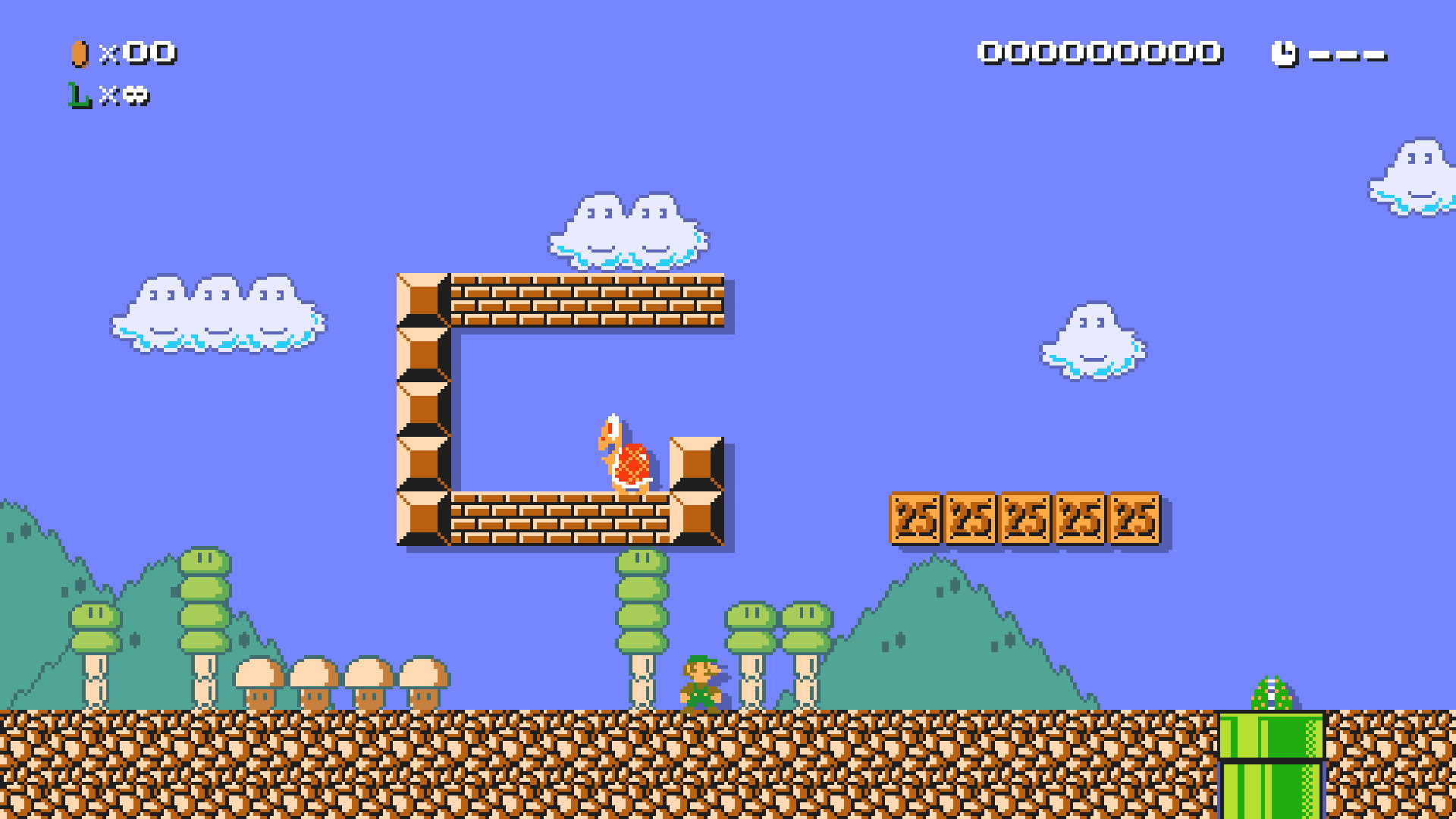This screenshot has width=1456, height=819.
Task: Click the score display of zeros
Action: tap(1098, 52)
